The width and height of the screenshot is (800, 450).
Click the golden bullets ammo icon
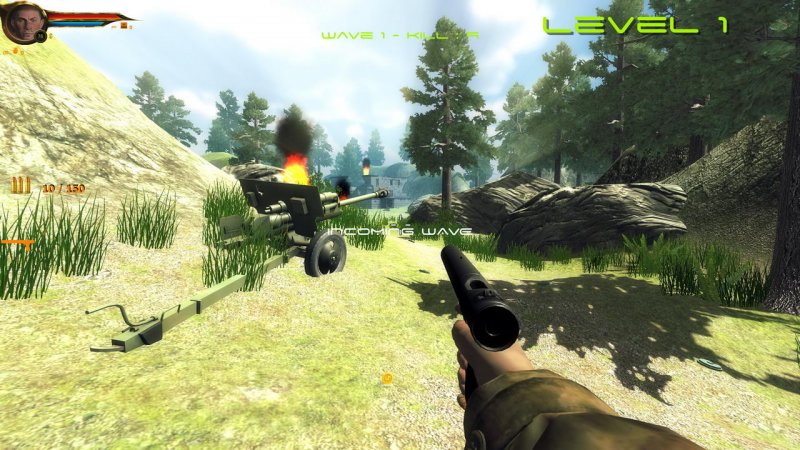click(x=21, y=185)
